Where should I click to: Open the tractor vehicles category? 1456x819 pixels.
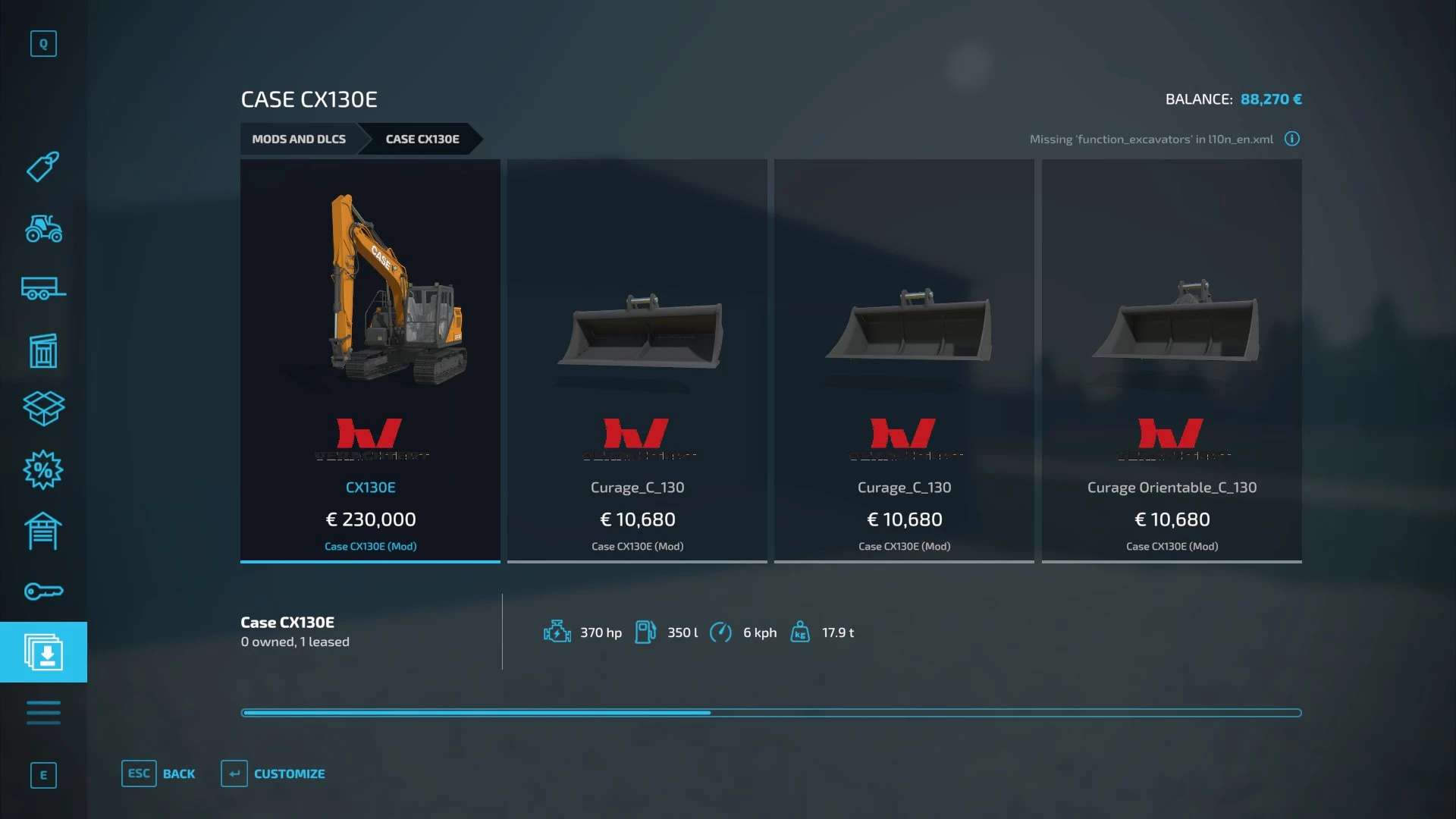43,228
